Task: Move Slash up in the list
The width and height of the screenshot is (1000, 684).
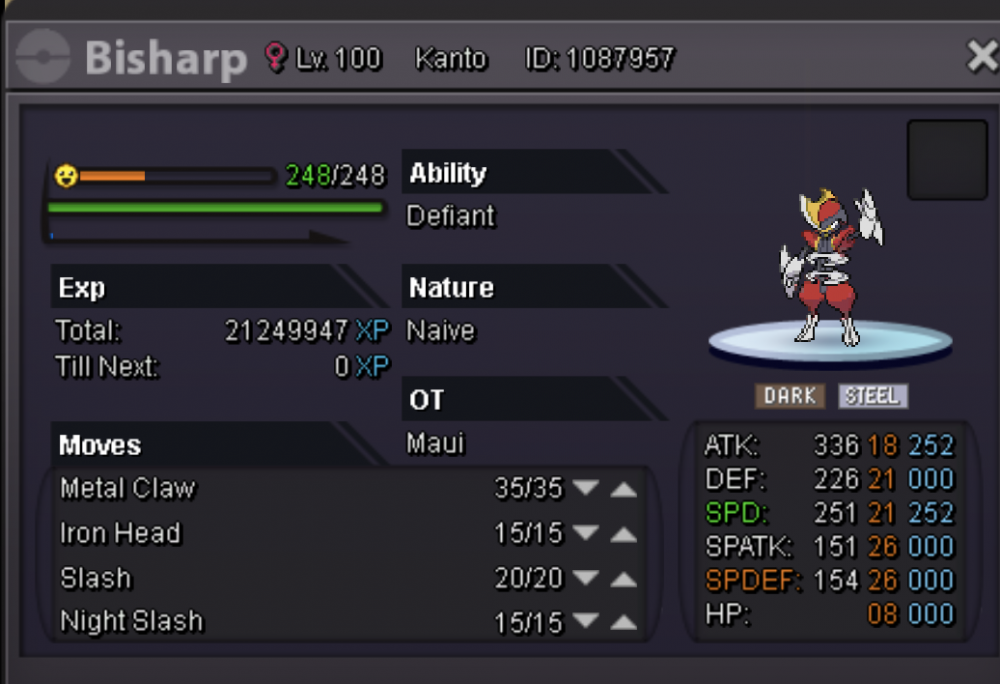Action: pyautogui.click(x=623, y=578)
